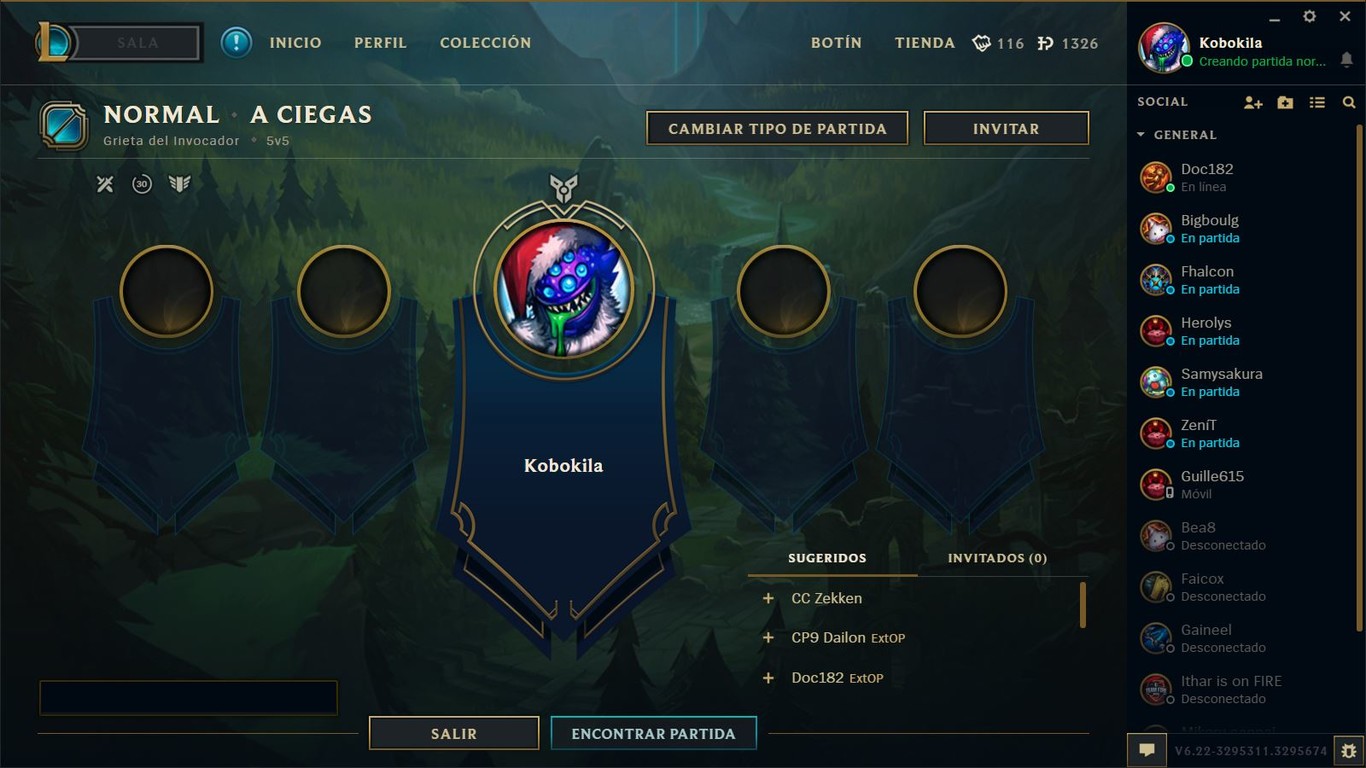Viewport: 1366px width, 768px height.
Task: Open the settings gear at top right
Action: [1309, 16]
